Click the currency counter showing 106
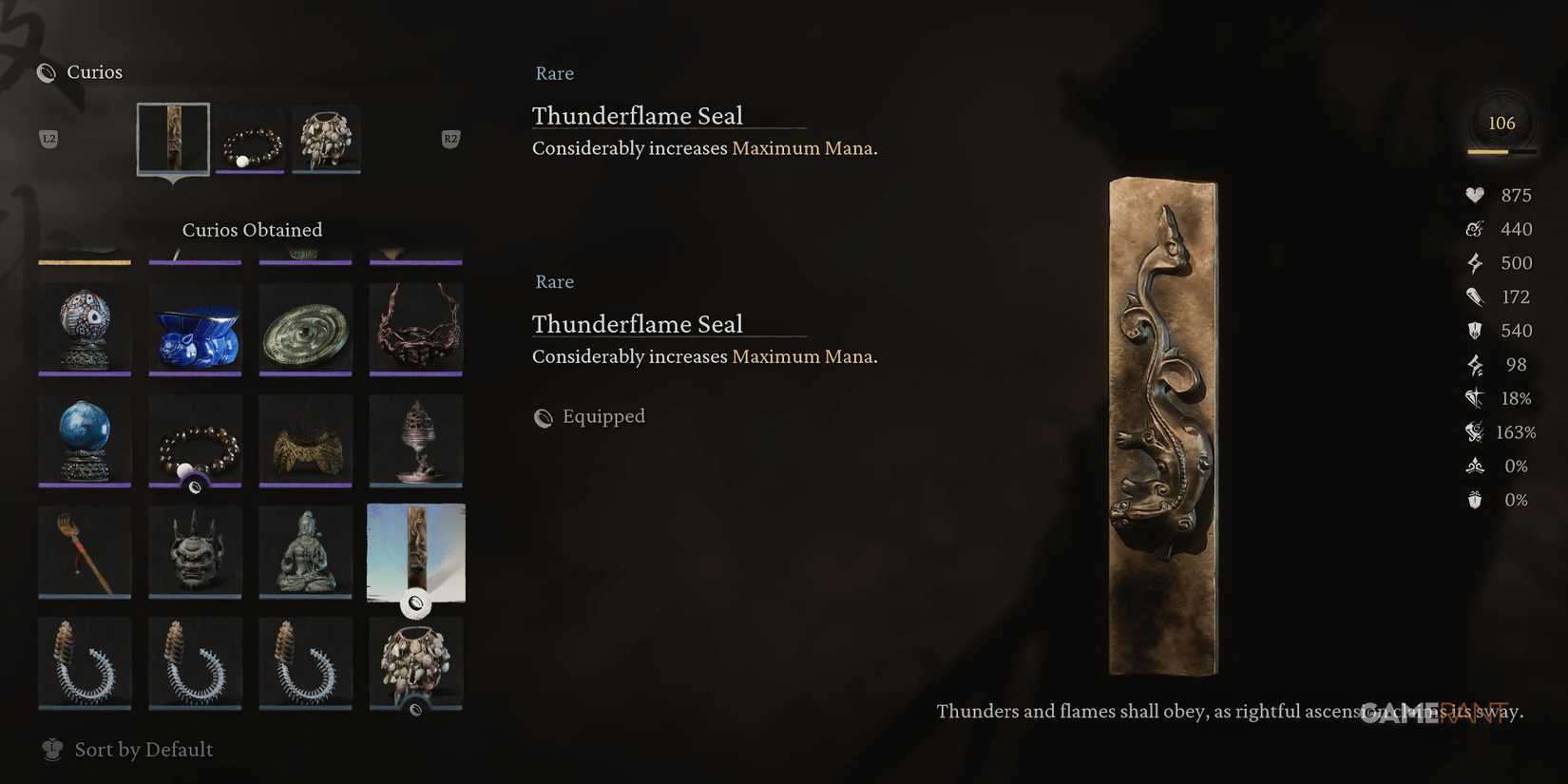 1501,122
